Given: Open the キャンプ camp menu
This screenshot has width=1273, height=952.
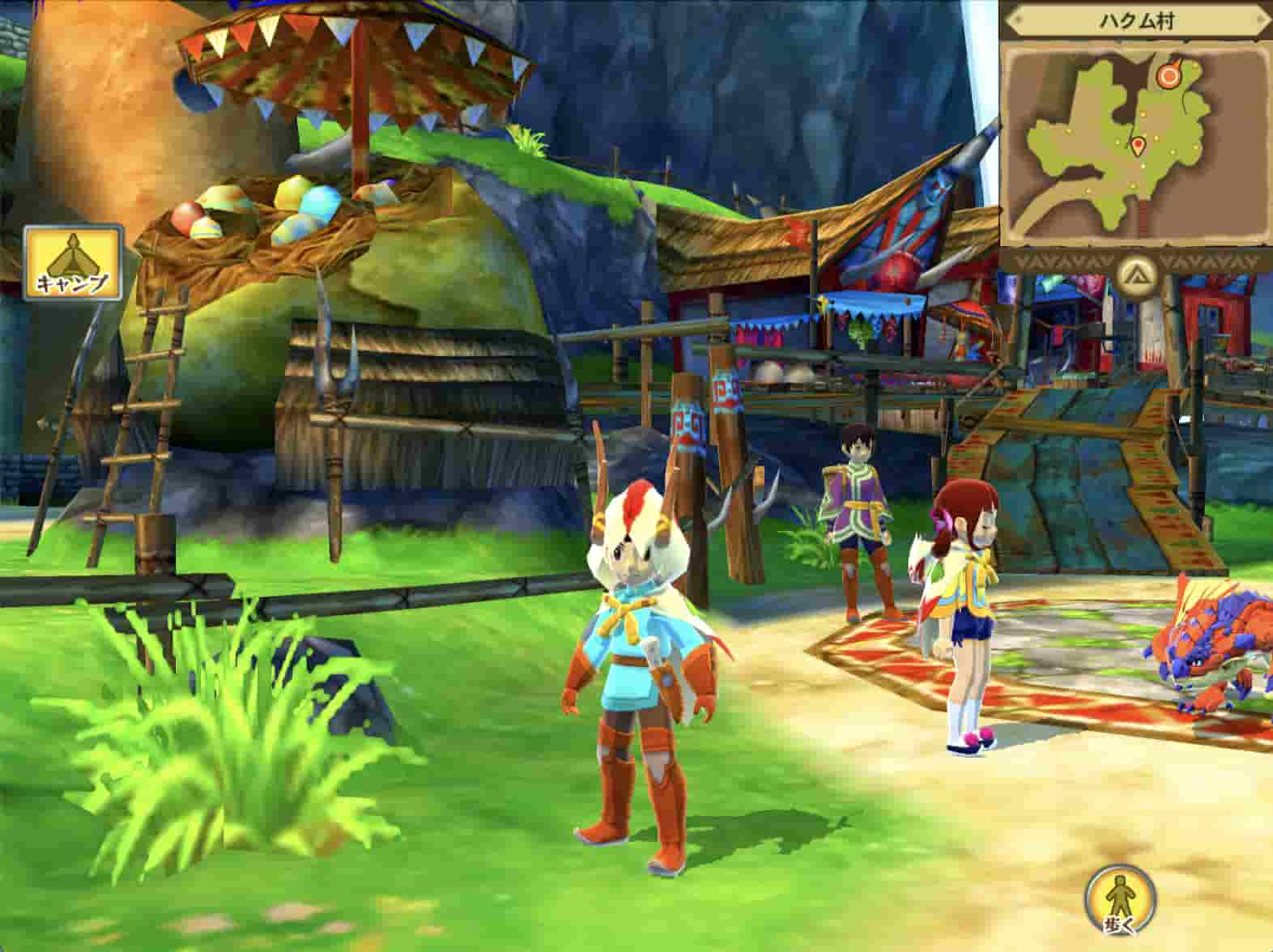Looking at the screenshot, I should click(72, 261).
